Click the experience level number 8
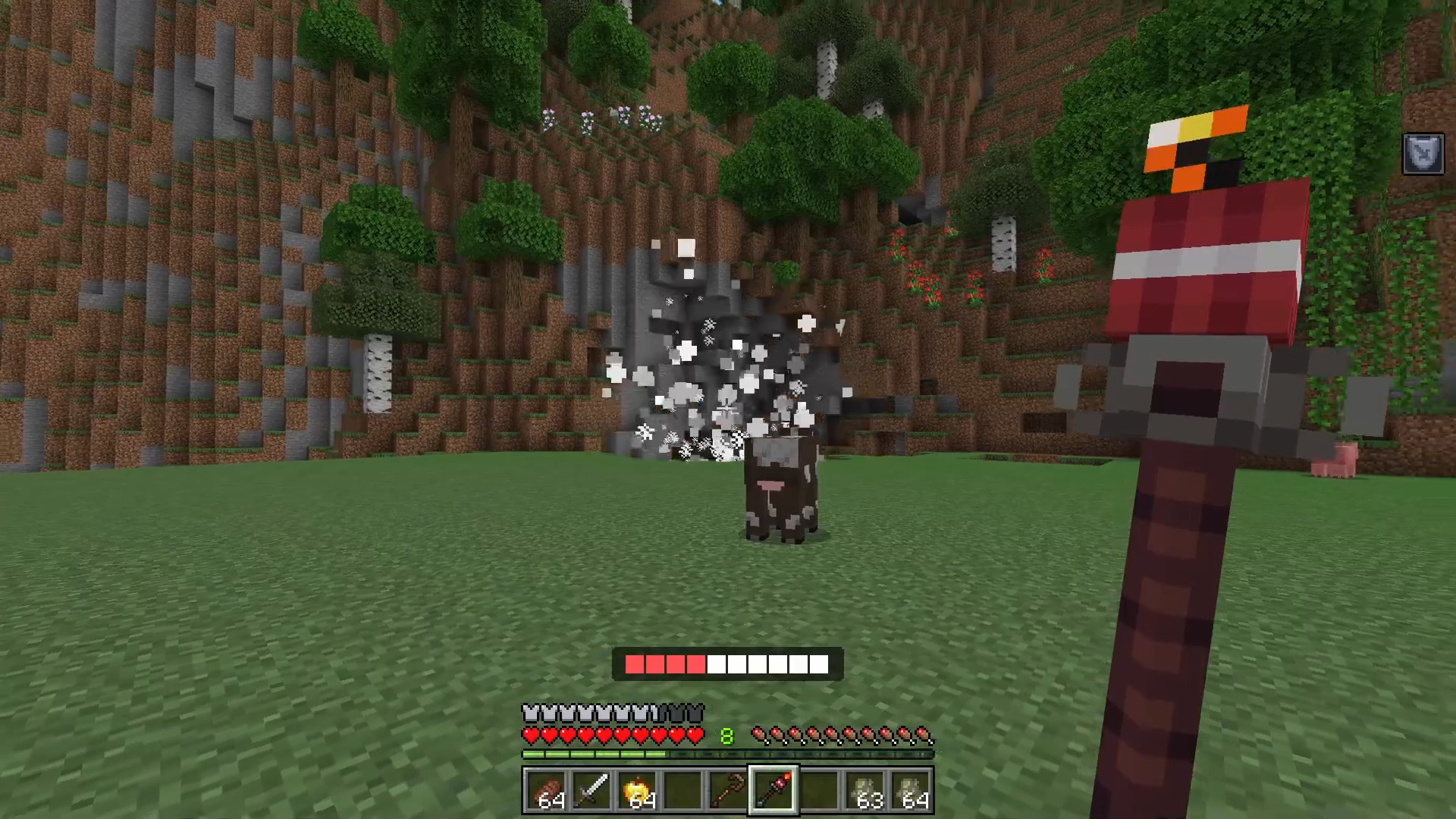 (726, 734)
